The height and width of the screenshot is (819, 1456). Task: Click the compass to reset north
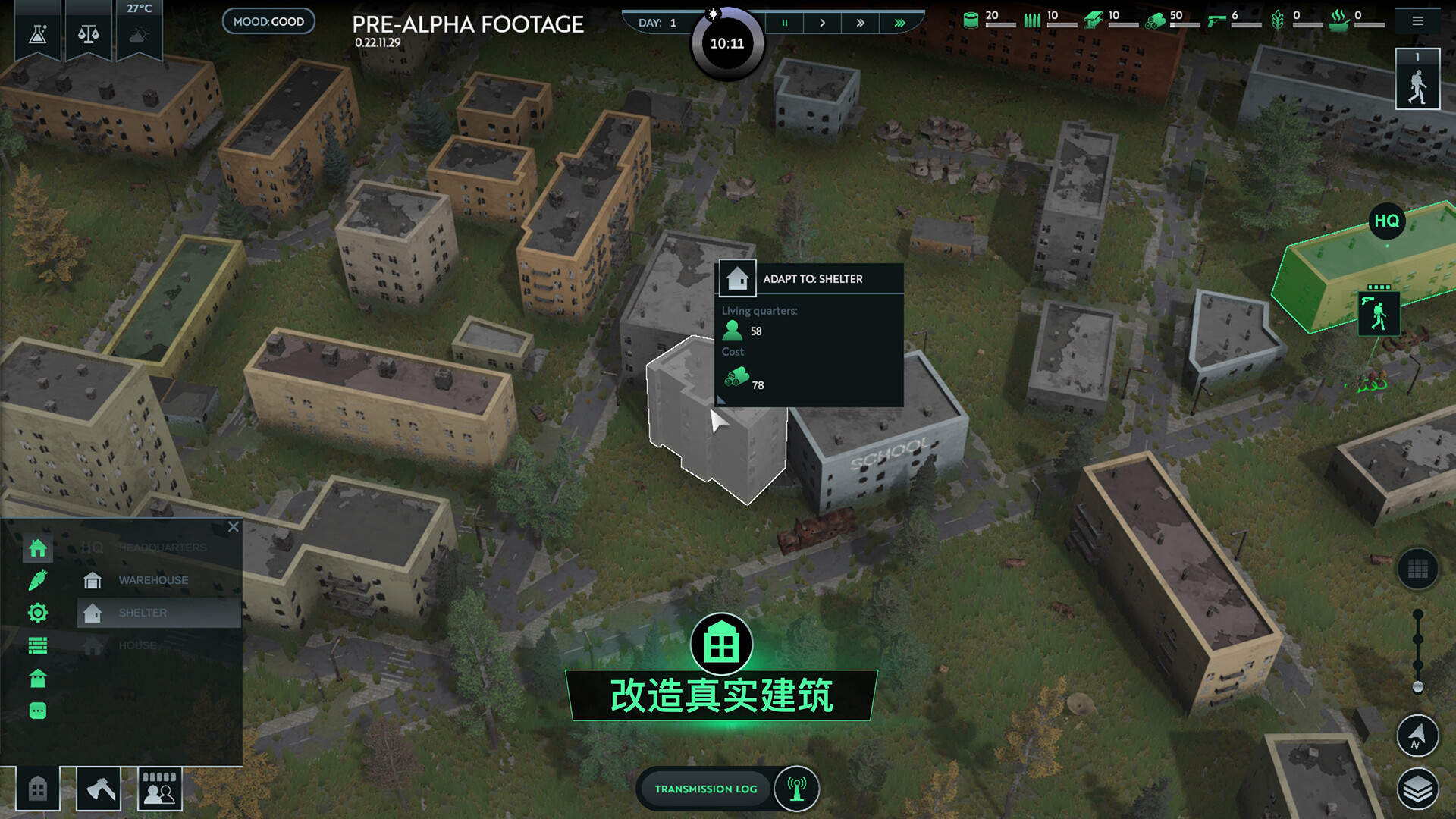pos(1417,736)
